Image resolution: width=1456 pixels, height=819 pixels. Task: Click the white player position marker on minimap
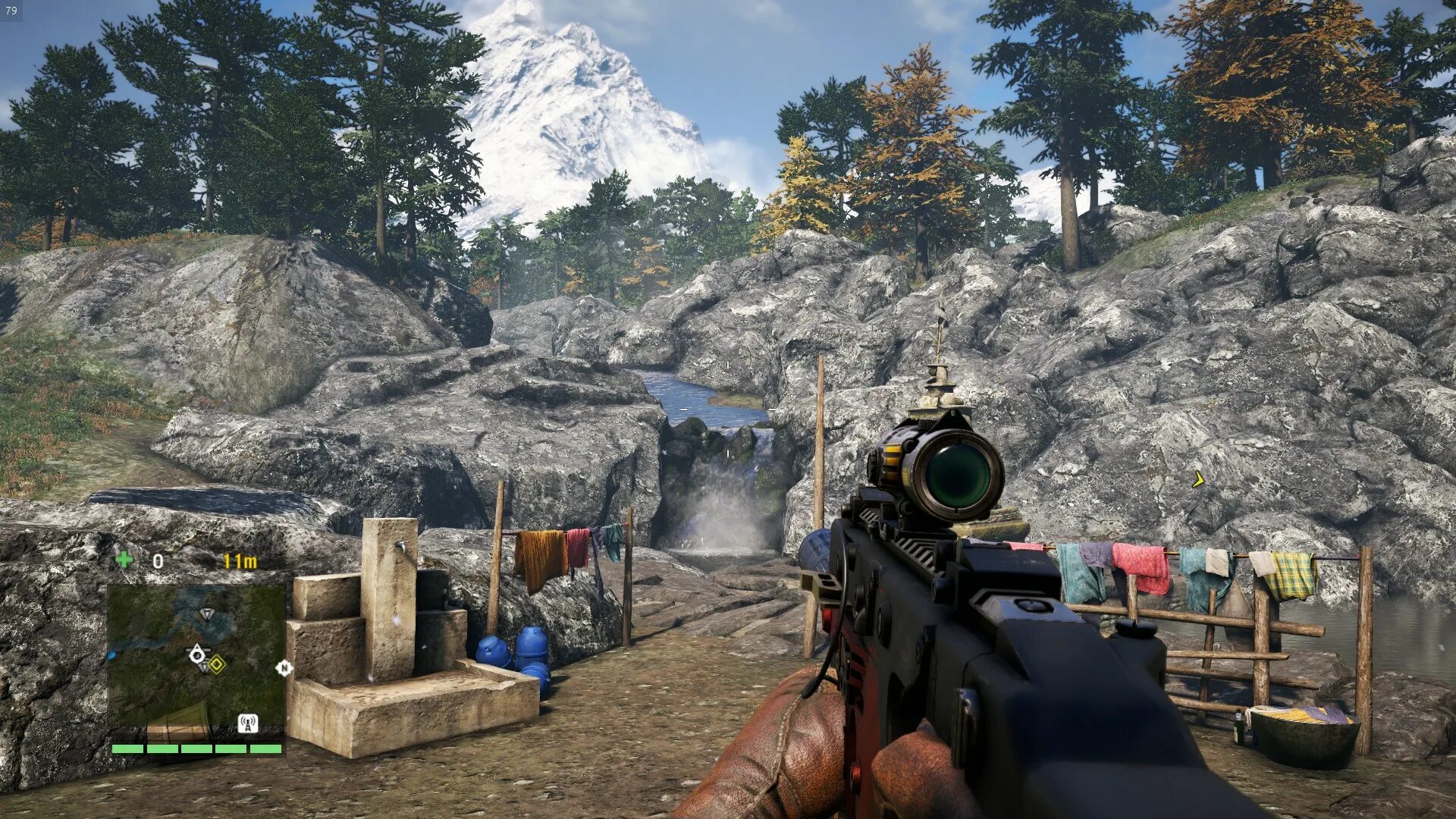tap(197, 654)
